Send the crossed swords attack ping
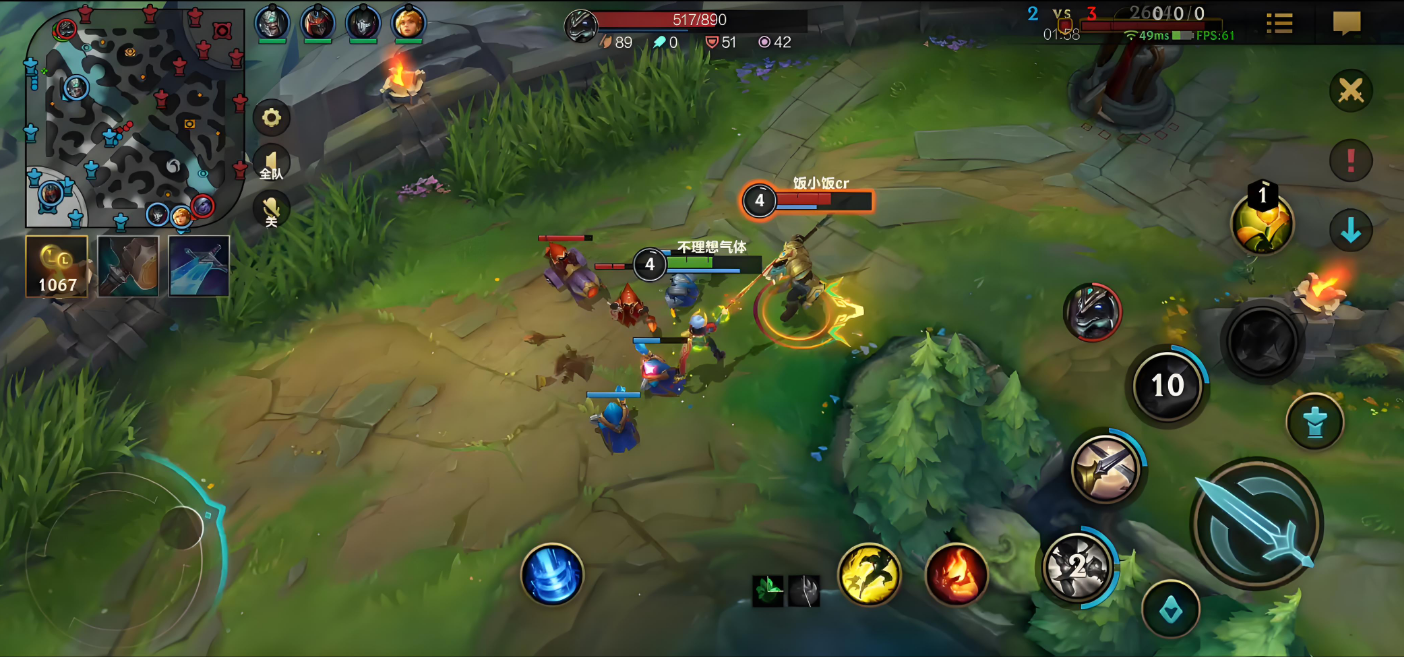The image size is (1404, 657). tap(1350, 92)
